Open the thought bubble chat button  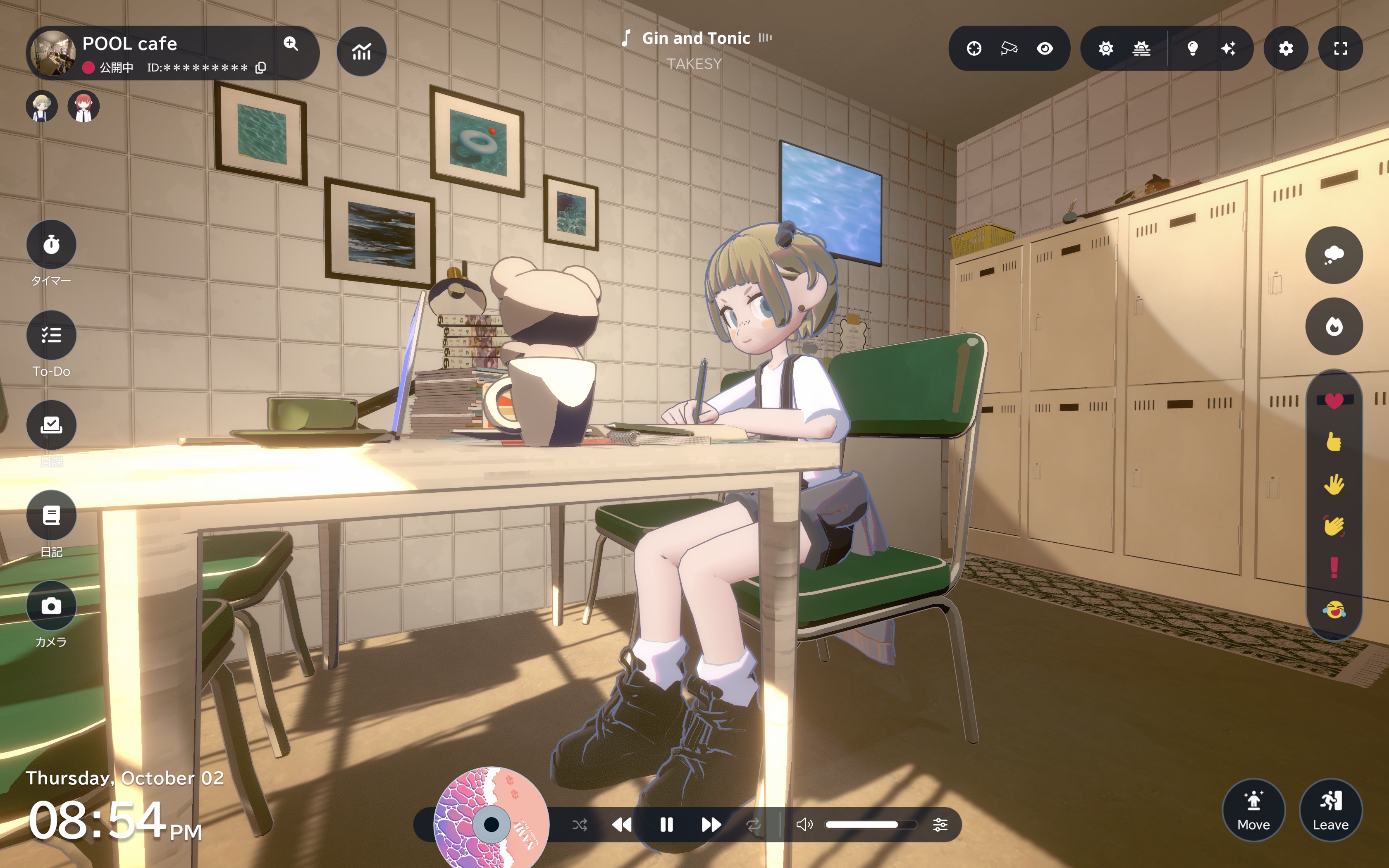pos(1334,255)
